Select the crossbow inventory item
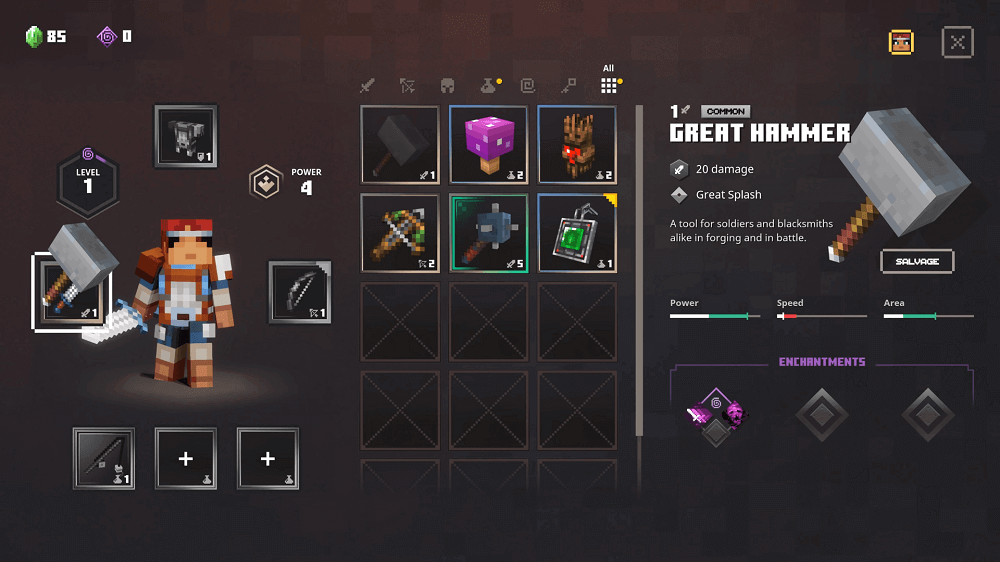Viewport: 1000px width, 562px height. tap(400, 233)
